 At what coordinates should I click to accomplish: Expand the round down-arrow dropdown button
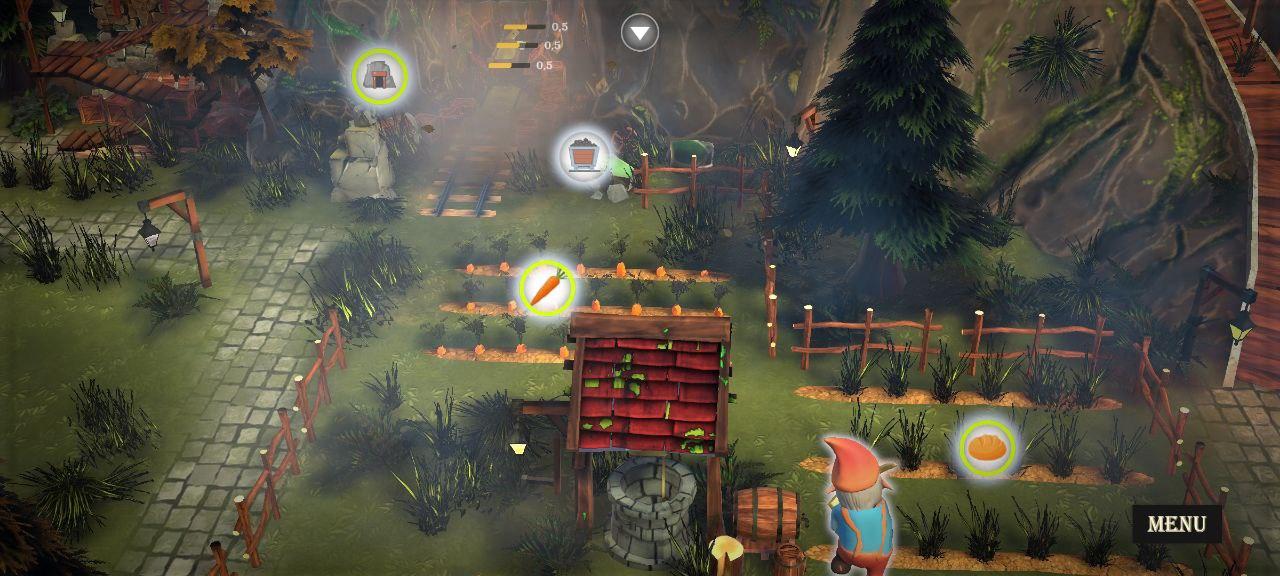(640, 33)
